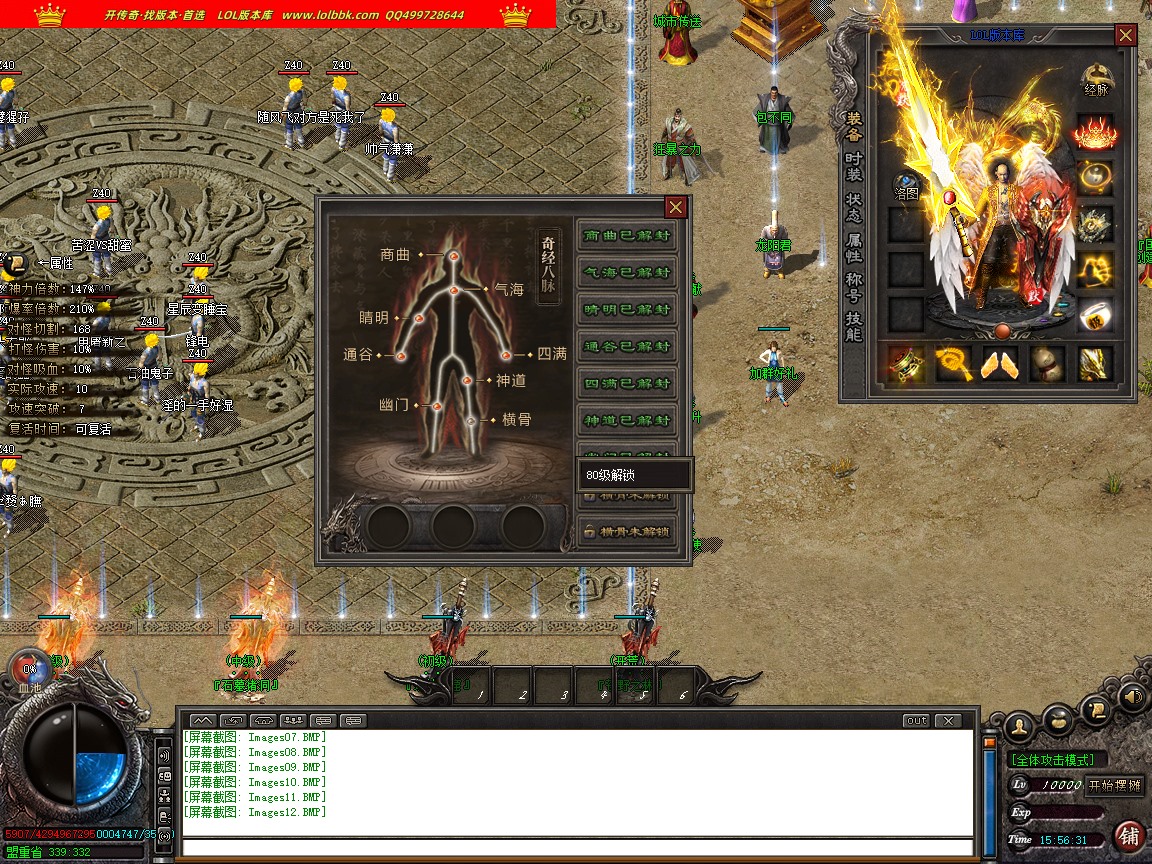1152x864 pixels.
Task: Open the 经脉 meridian icon
Action: pos(1097,79)
